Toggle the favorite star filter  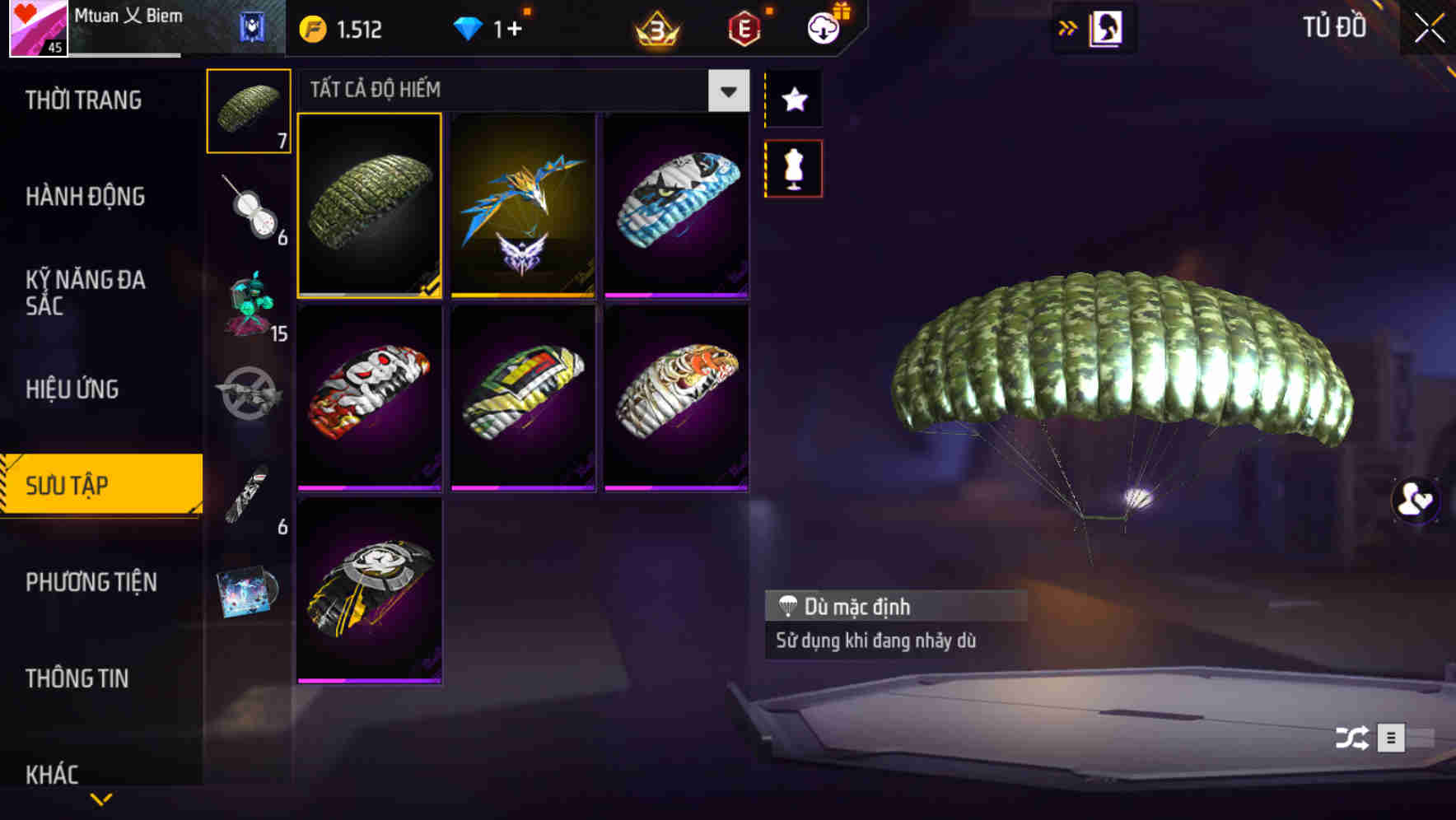792,100
